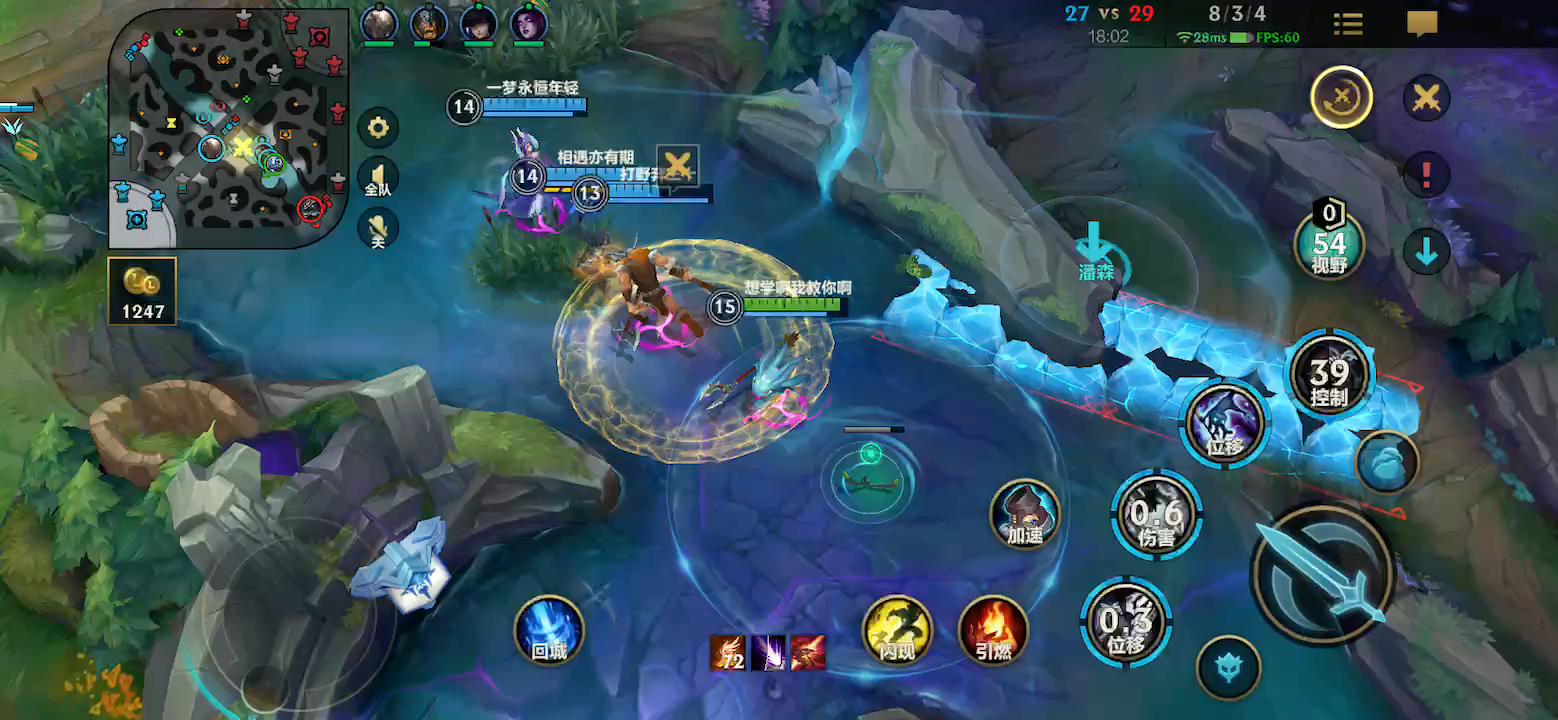Start recall with the 回城 button

[549, 630]
